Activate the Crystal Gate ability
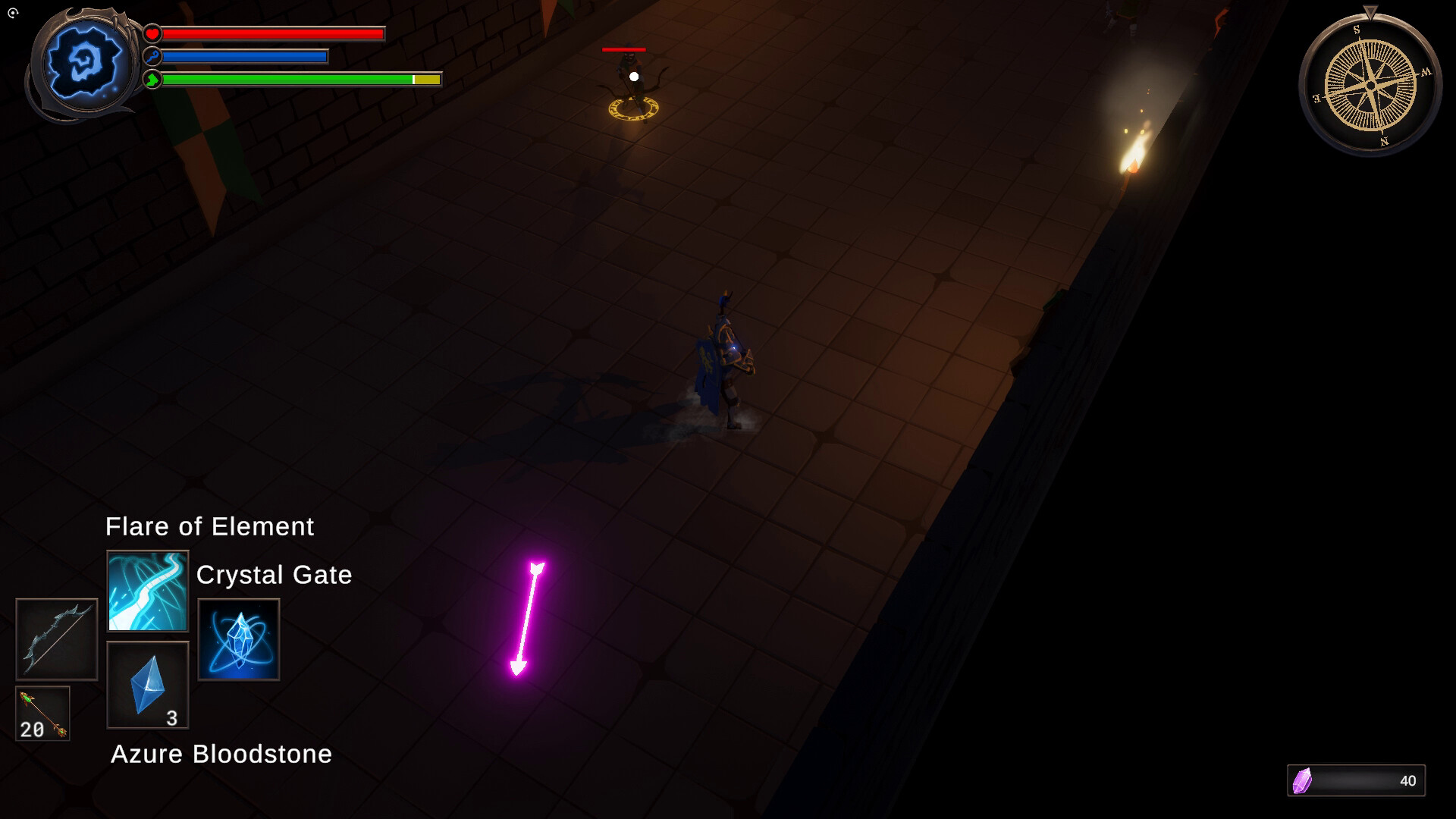Viewport: 1456px width, 819px height. (x=238, y=639)
